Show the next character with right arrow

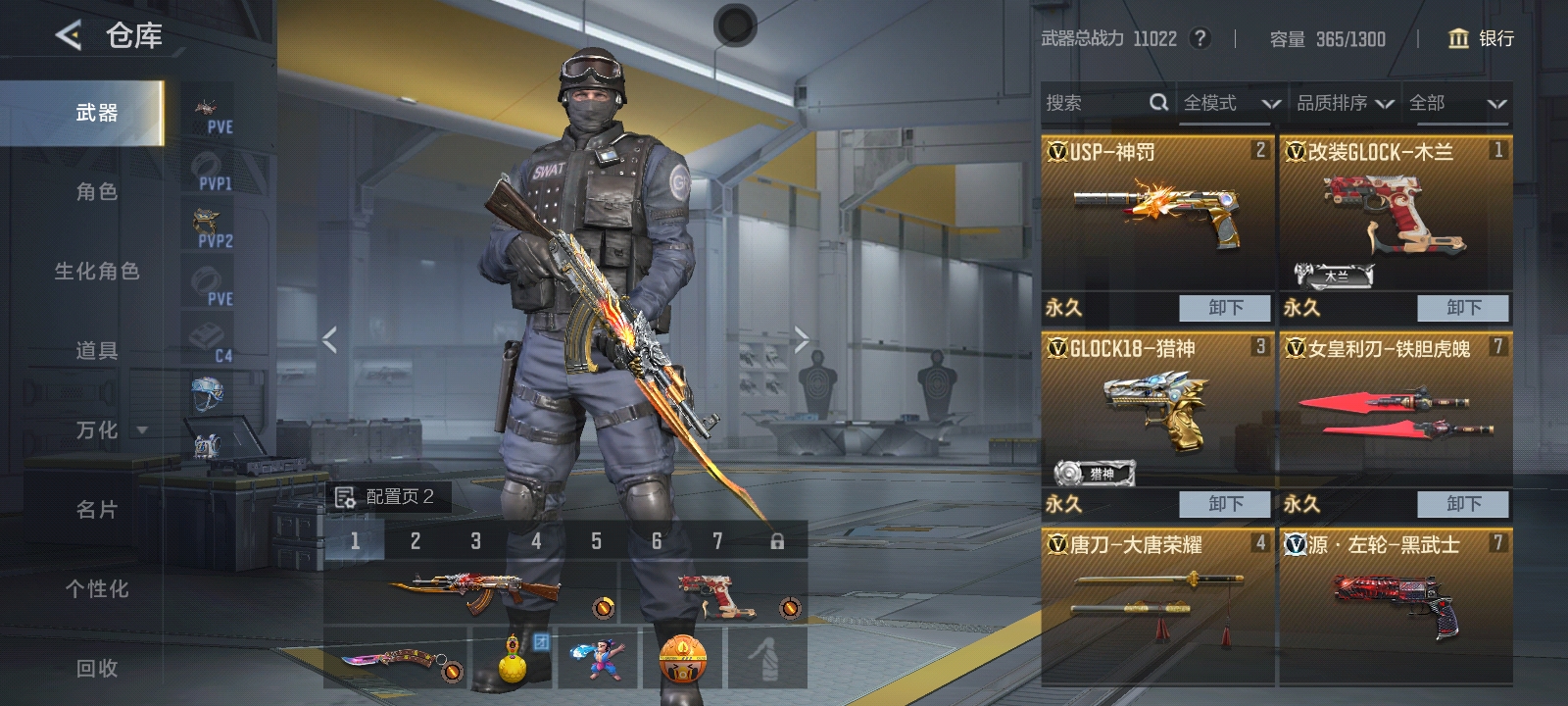tap(802, 340)
